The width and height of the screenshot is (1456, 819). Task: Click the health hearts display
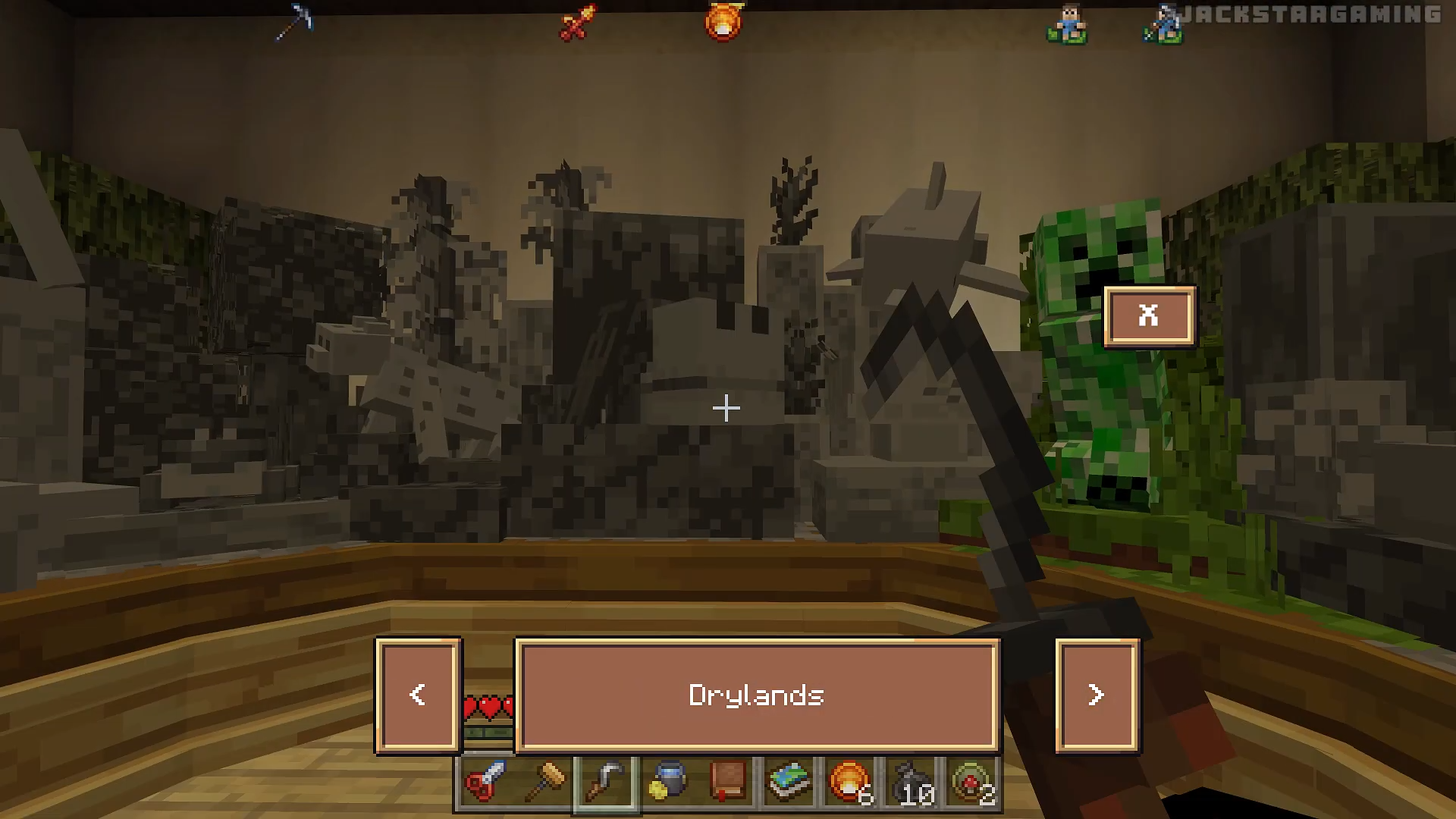488,705
